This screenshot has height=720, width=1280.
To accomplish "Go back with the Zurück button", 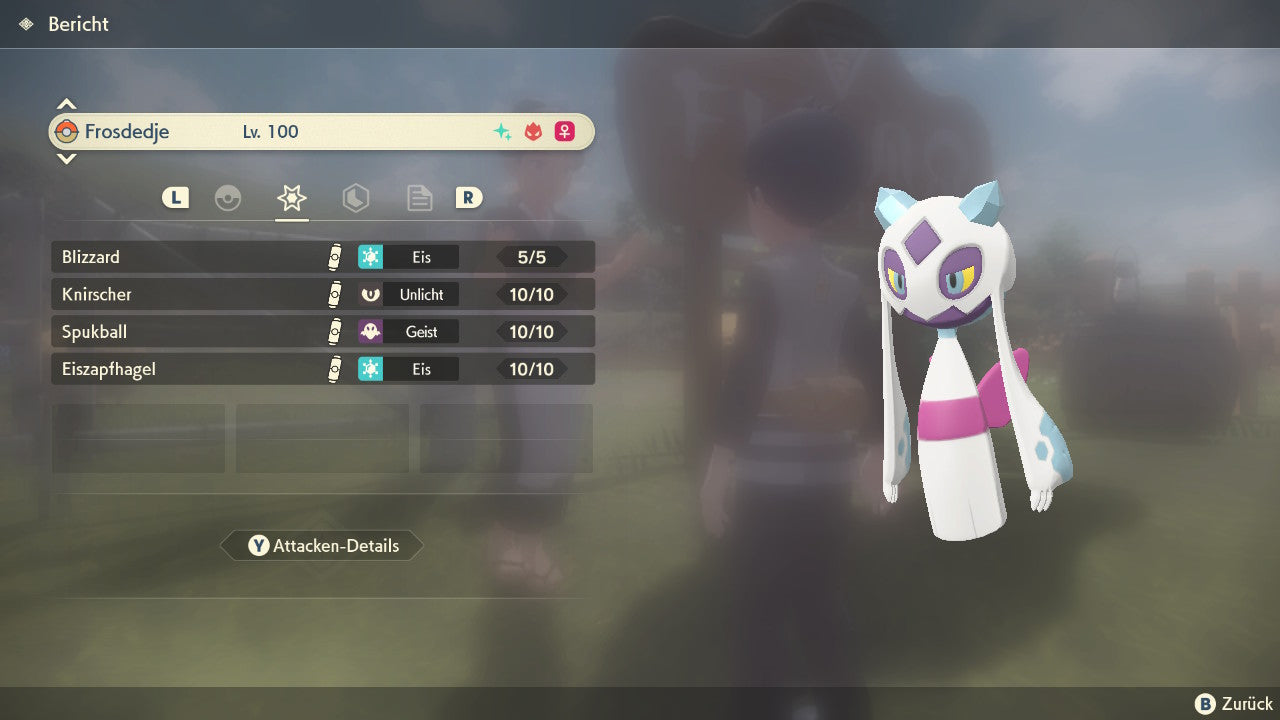I will [x=1234, y=704].
